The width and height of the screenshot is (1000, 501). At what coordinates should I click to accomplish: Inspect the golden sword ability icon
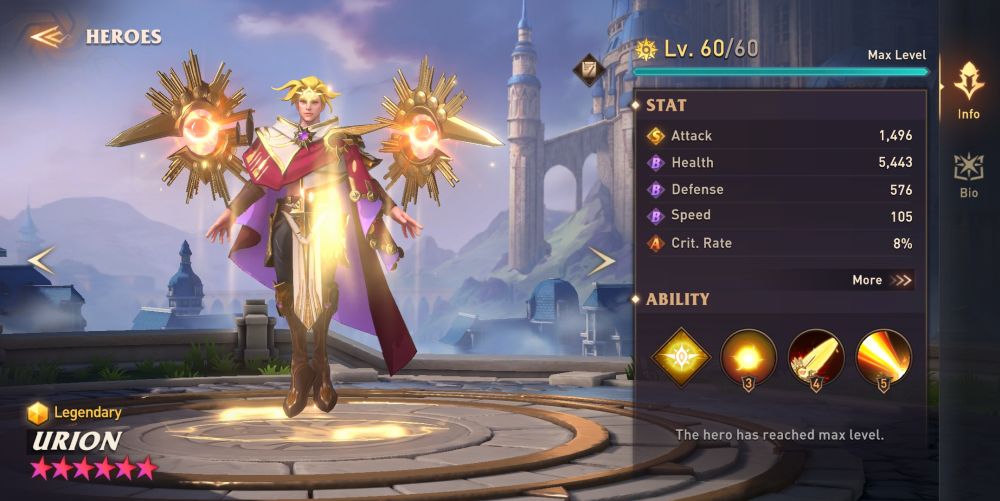click(816, 357)
